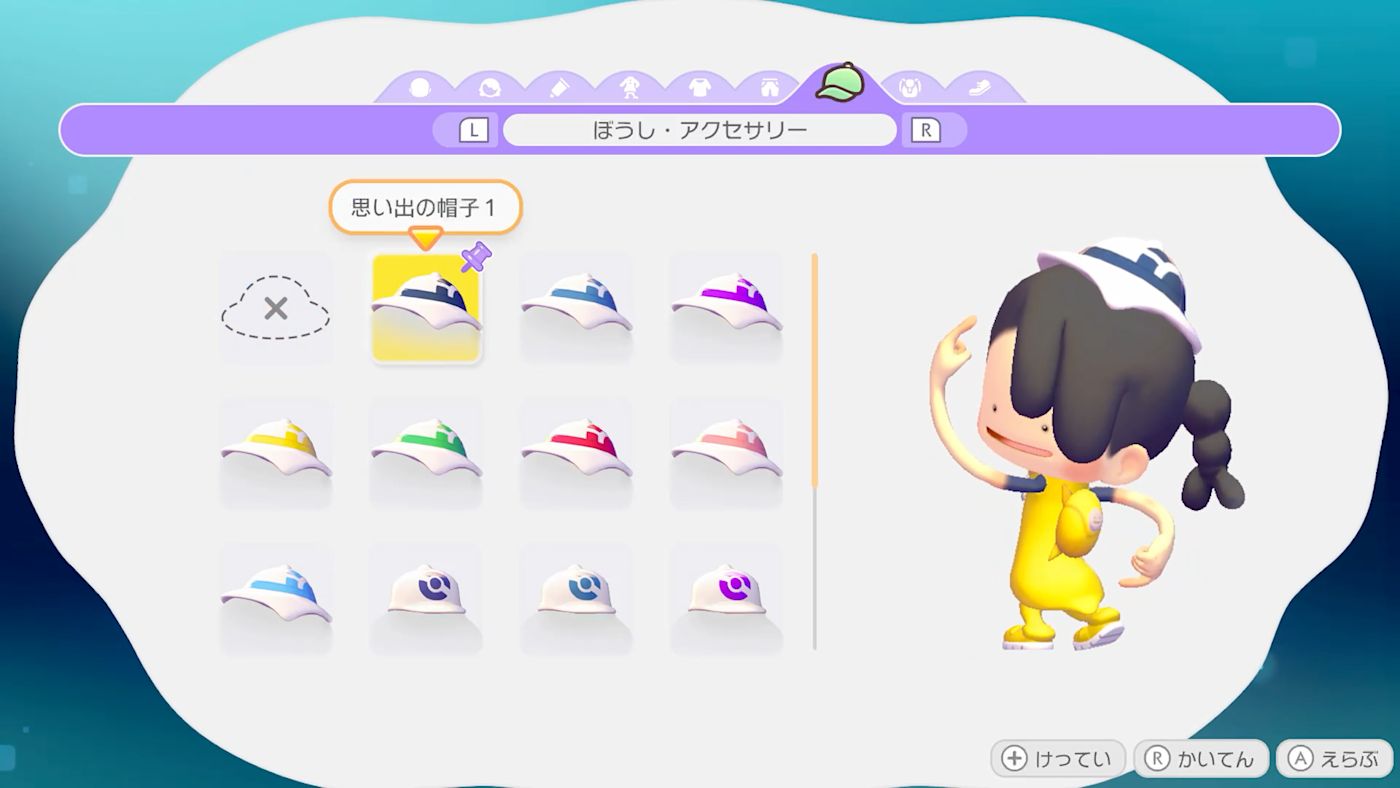Screen dimensions: 1400x788
Task: Open the shirt category icon
Action: 700,86
